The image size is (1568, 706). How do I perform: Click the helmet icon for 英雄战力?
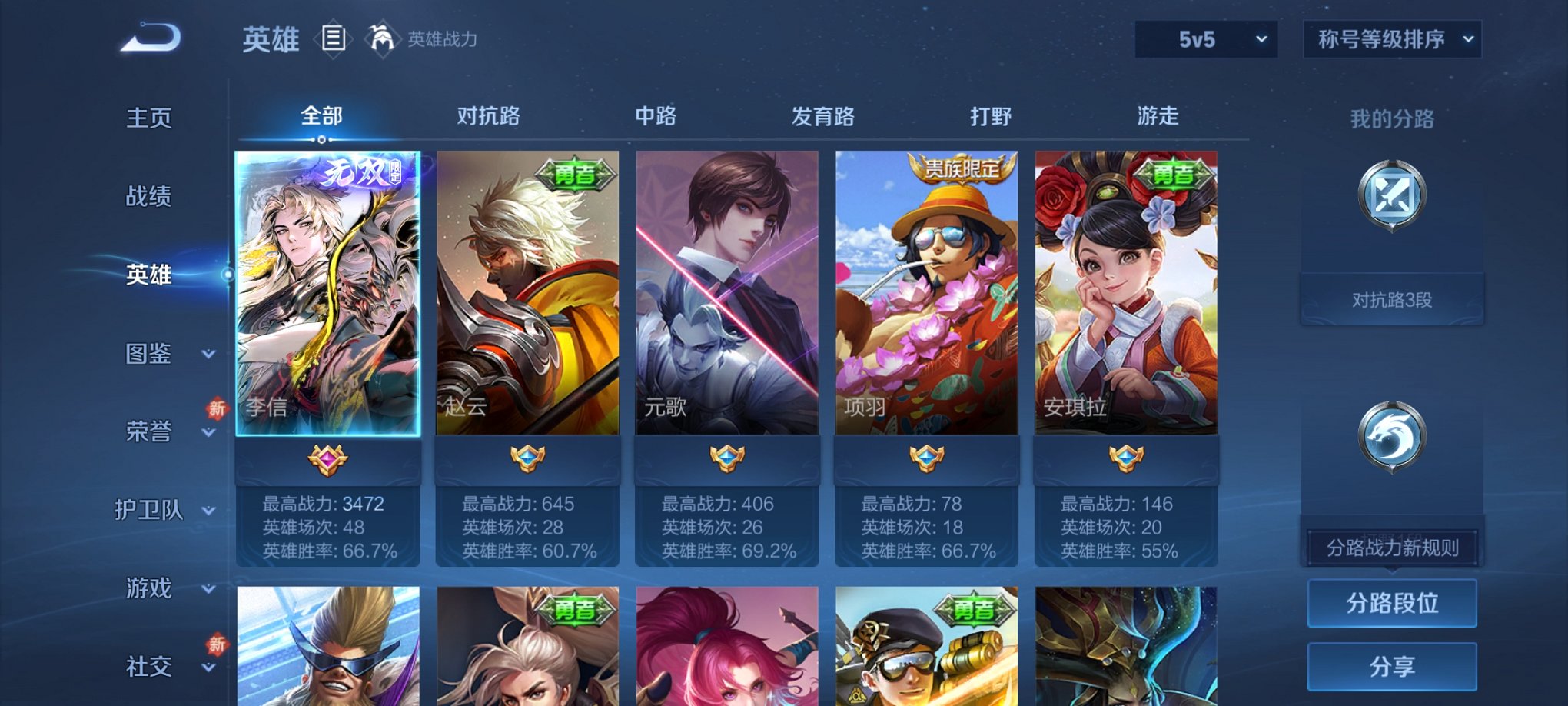pyautogui.click(x=382, y=35)
